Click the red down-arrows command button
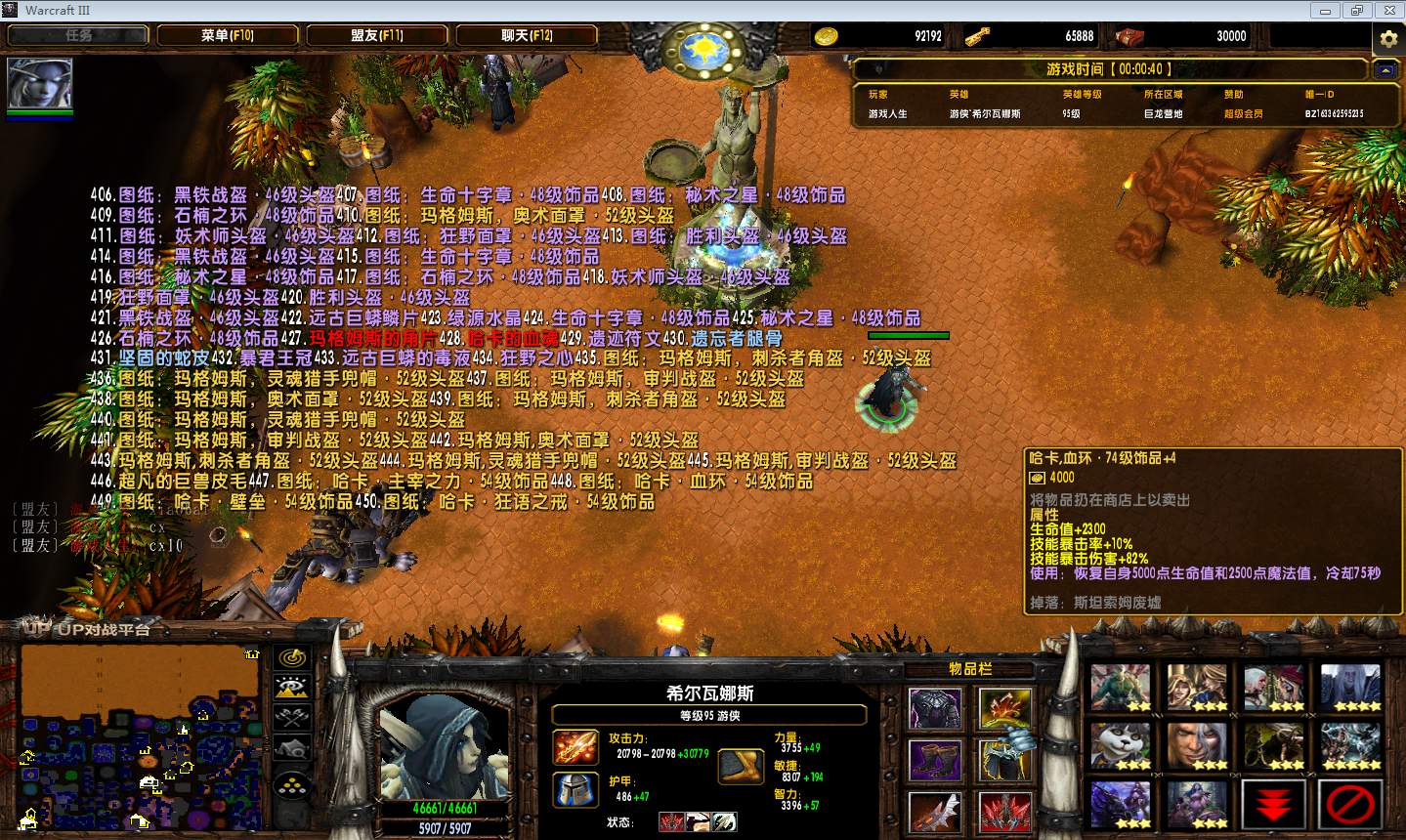This screenshot has height=840, width=1406. [1273, 806]
